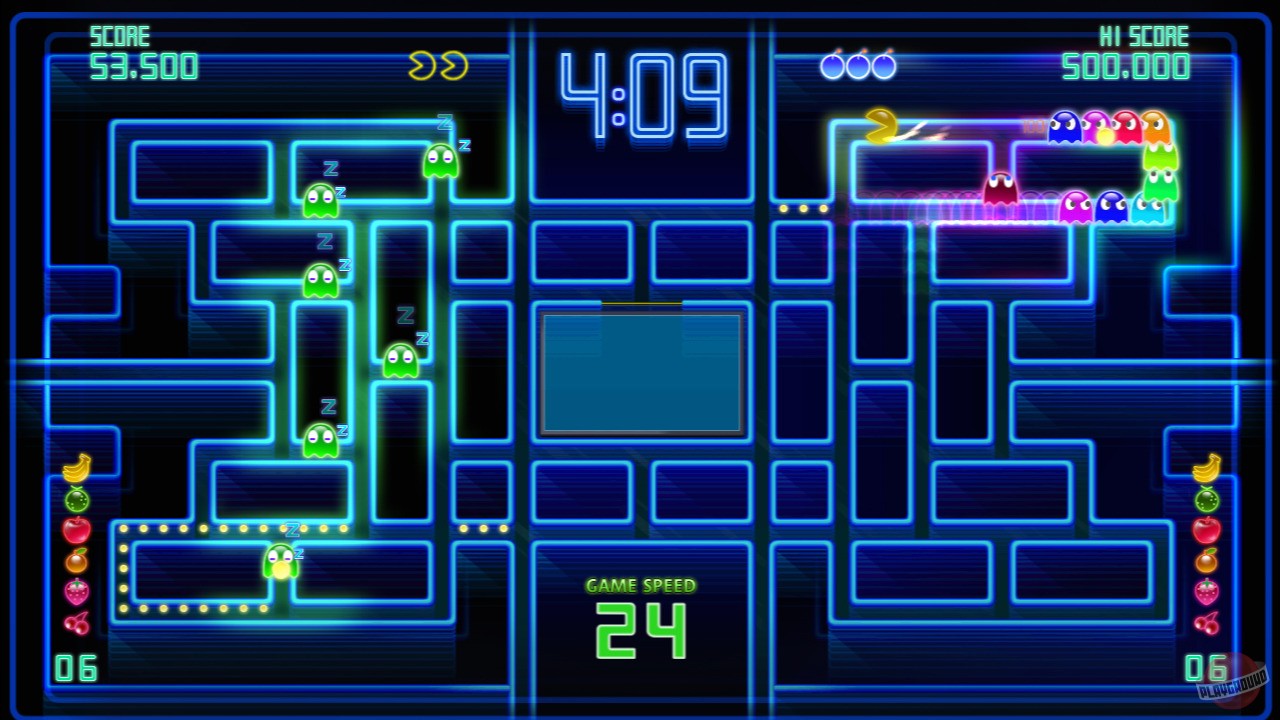1280x720 pixels.
Task: Click the yellow sleeping ghost near the dotted path
Action: (281, 558)
